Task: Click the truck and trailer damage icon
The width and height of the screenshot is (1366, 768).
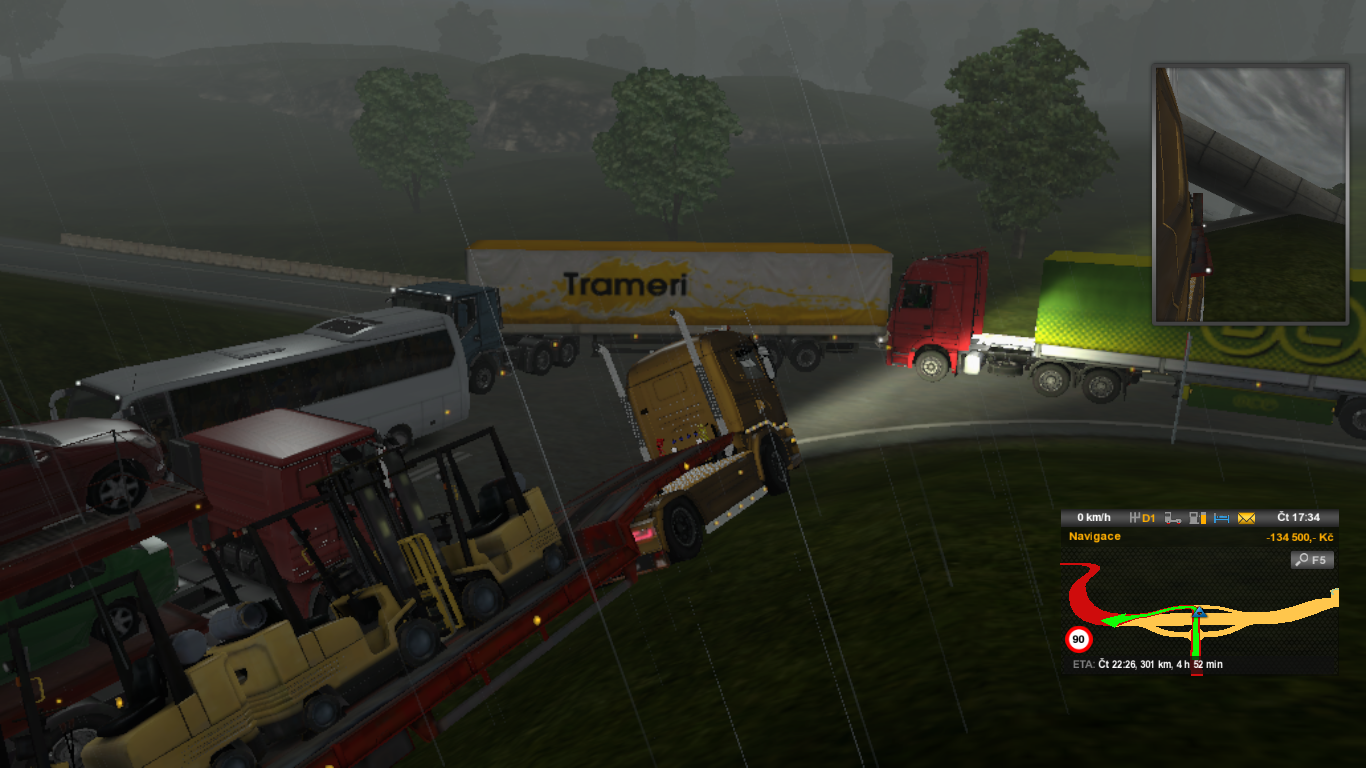Action: tap(1174, 518)
